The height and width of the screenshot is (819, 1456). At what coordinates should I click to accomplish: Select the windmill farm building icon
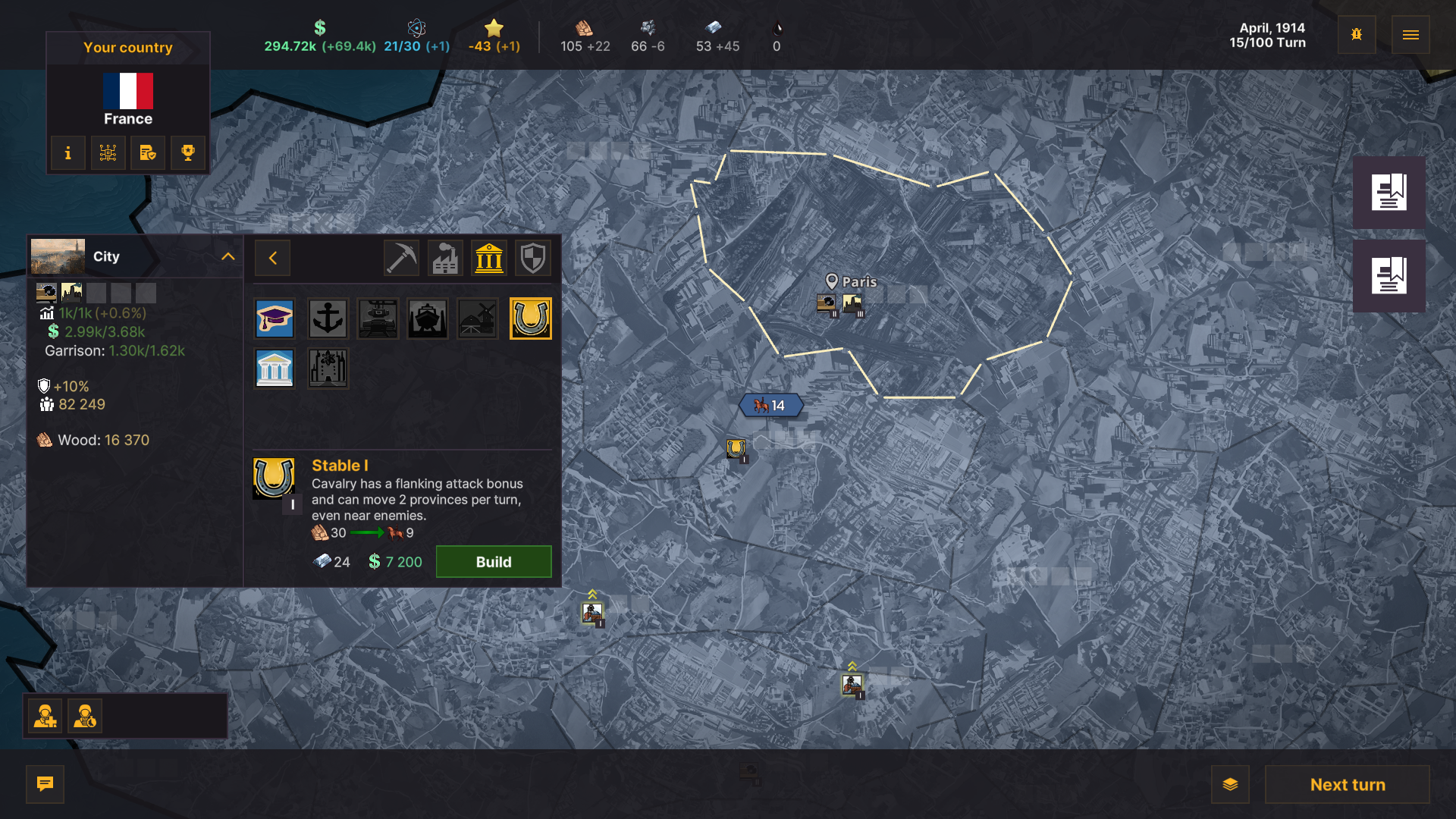(x=478, y=318)
